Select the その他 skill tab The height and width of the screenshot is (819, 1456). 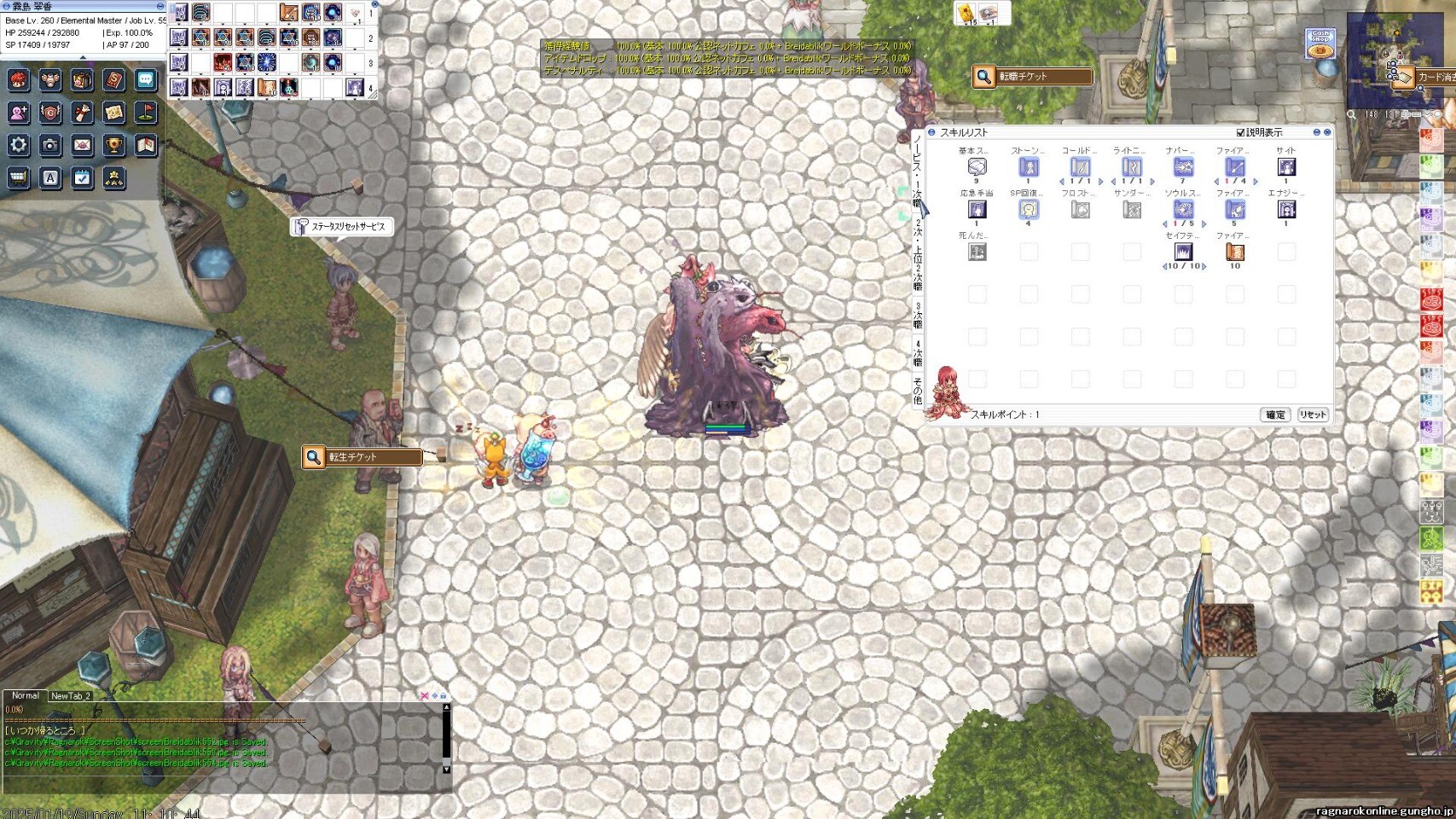[x=918, y=390]
